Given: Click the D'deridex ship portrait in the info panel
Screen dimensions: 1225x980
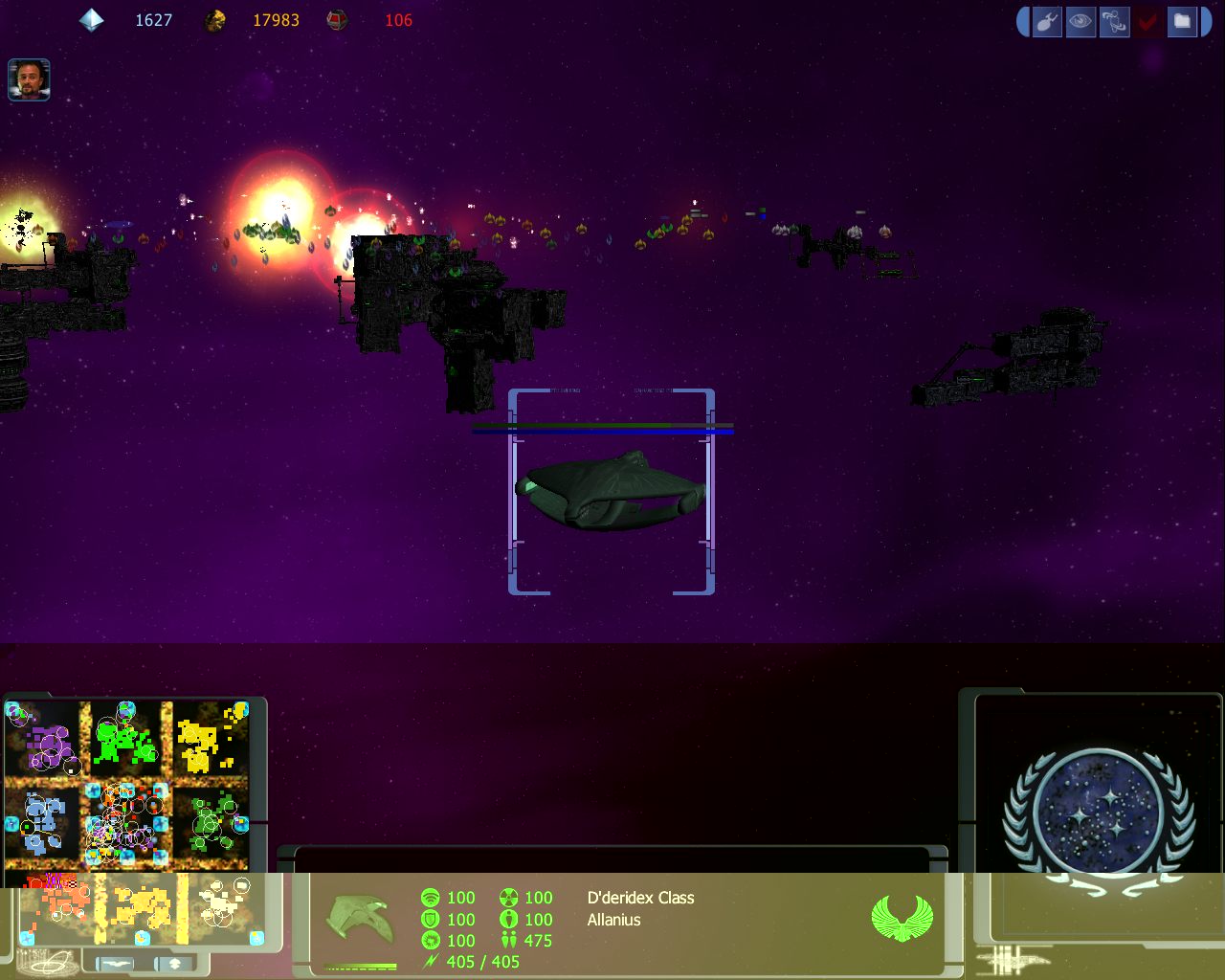Looking at the screenshot, I should 359,920.
